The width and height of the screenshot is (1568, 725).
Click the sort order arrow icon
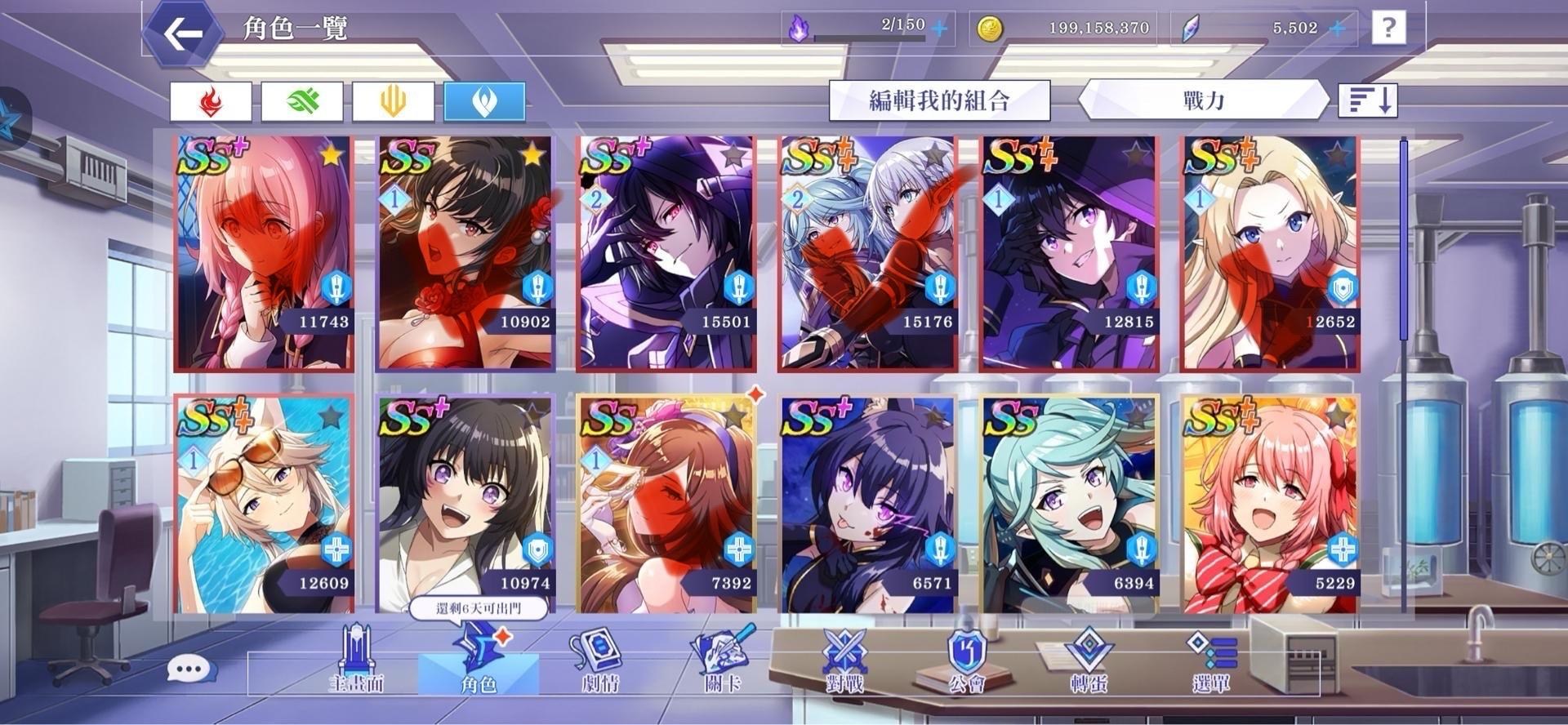(x=1369, y=100)
